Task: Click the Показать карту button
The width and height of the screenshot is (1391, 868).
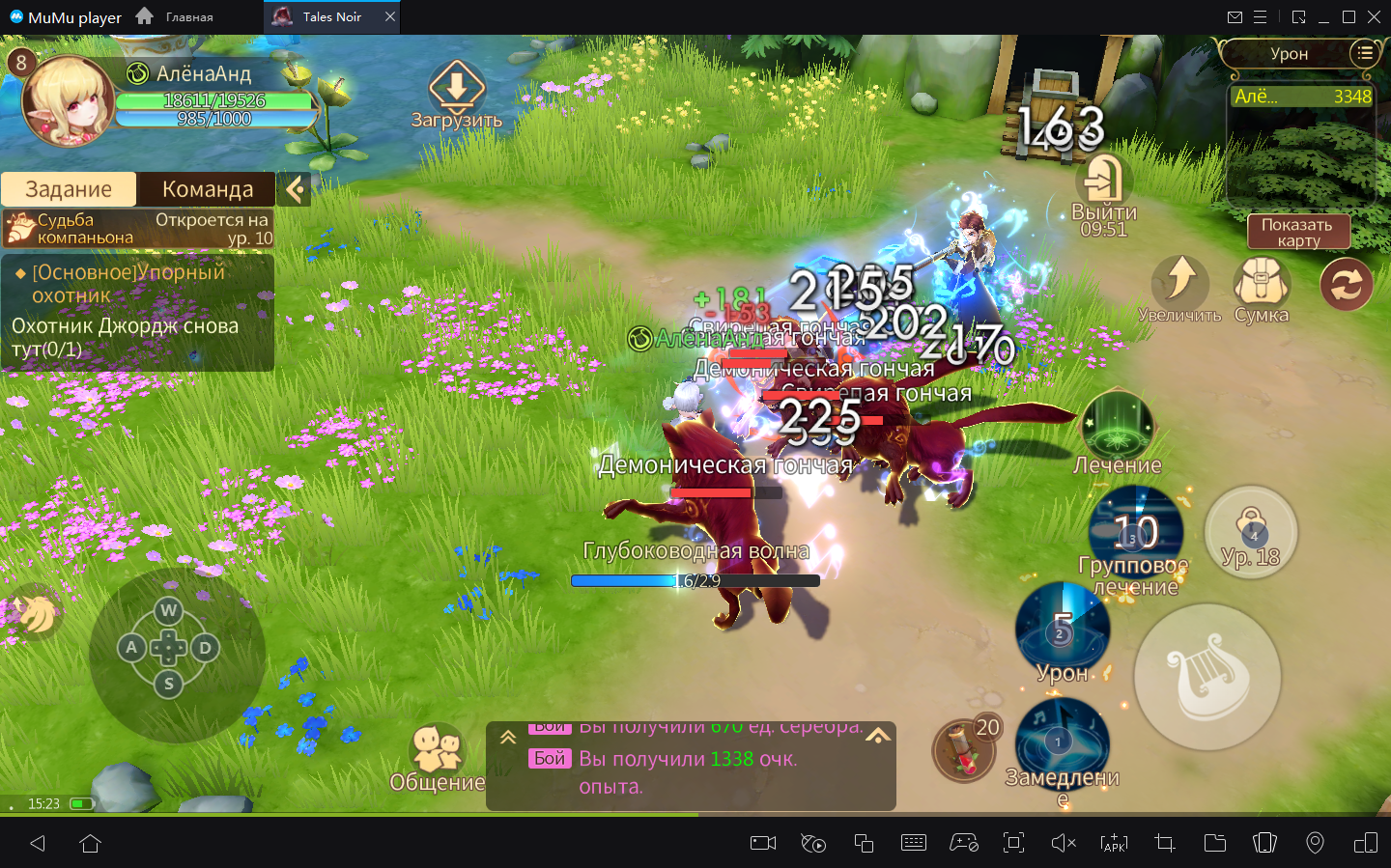Action: click(1297, 232)
